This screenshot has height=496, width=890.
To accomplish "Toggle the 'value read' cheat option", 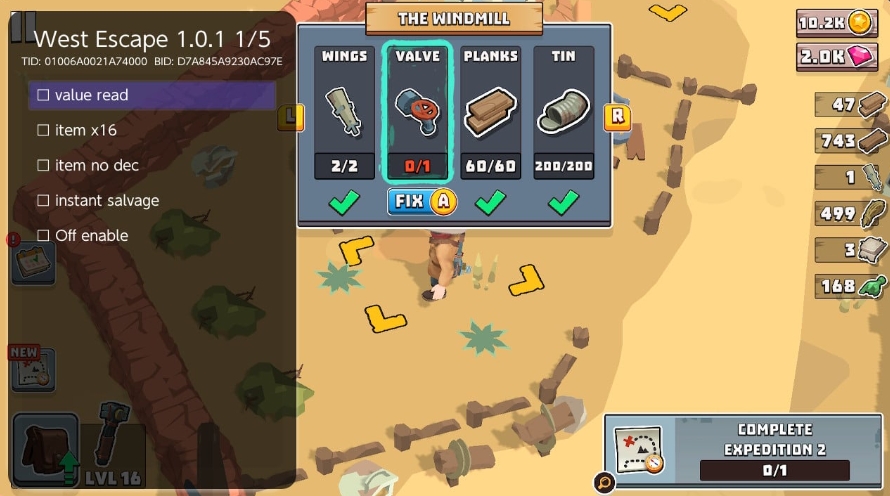I will pyautogui.click(x=152, y=95).
